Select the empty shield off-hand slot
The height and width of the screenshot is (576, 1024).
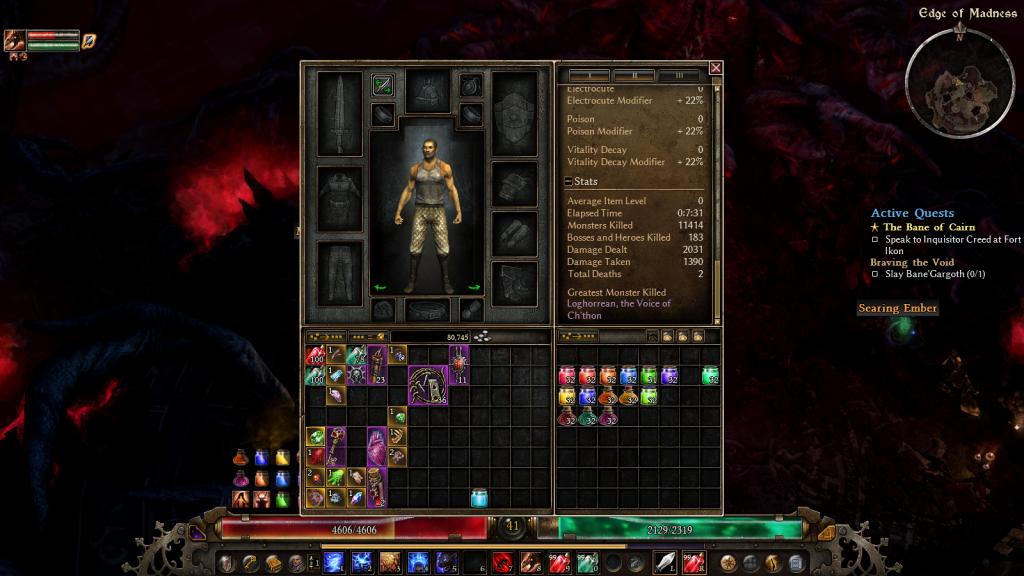(515, 113)
